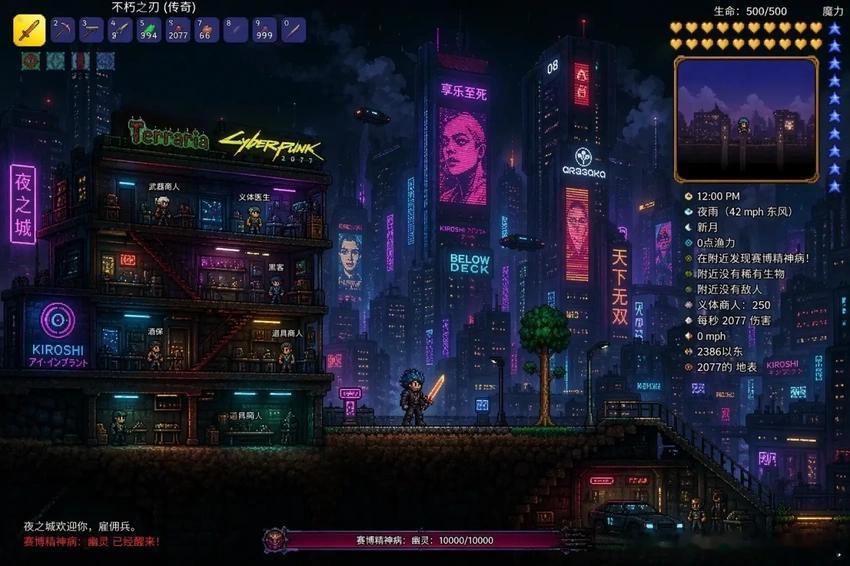Click the blue buff icon
Viewport: 850px width, 566px height.
click(x=105, y=61)
